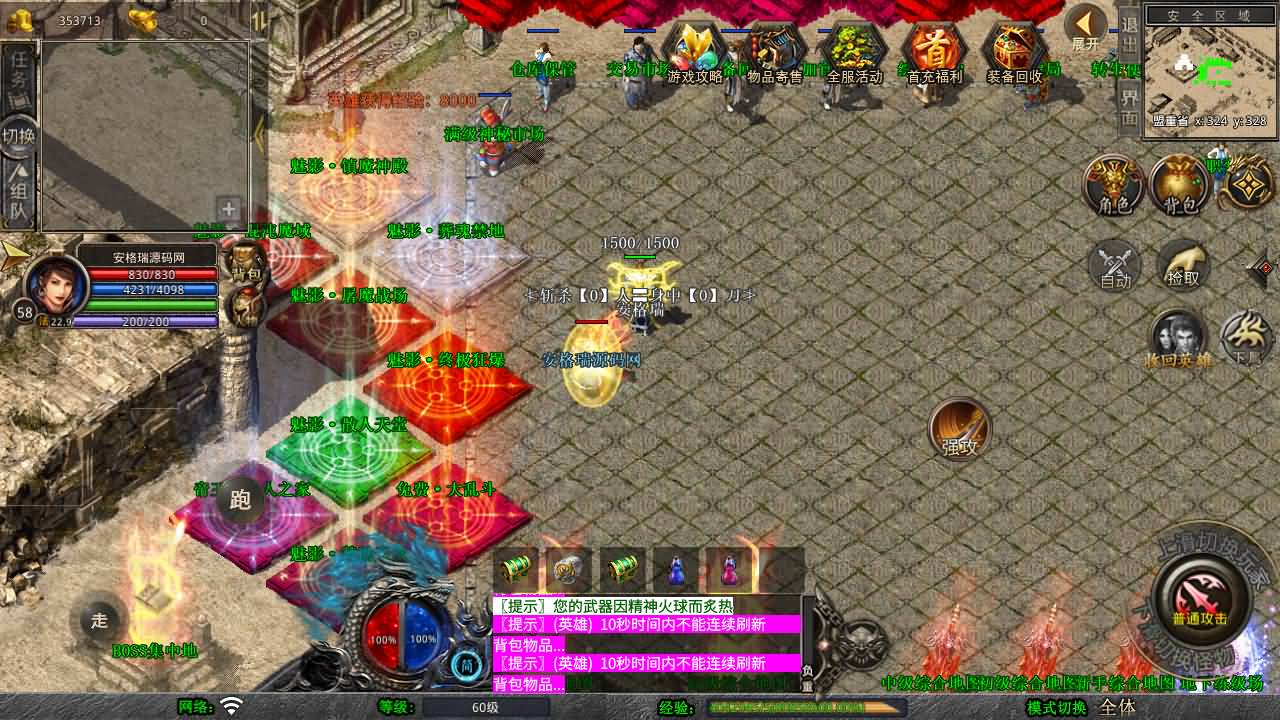Toggle the 自动 auto-battle button
Screen dimensions: 1280x720
pyautogui.click(x=1115, y=265)
